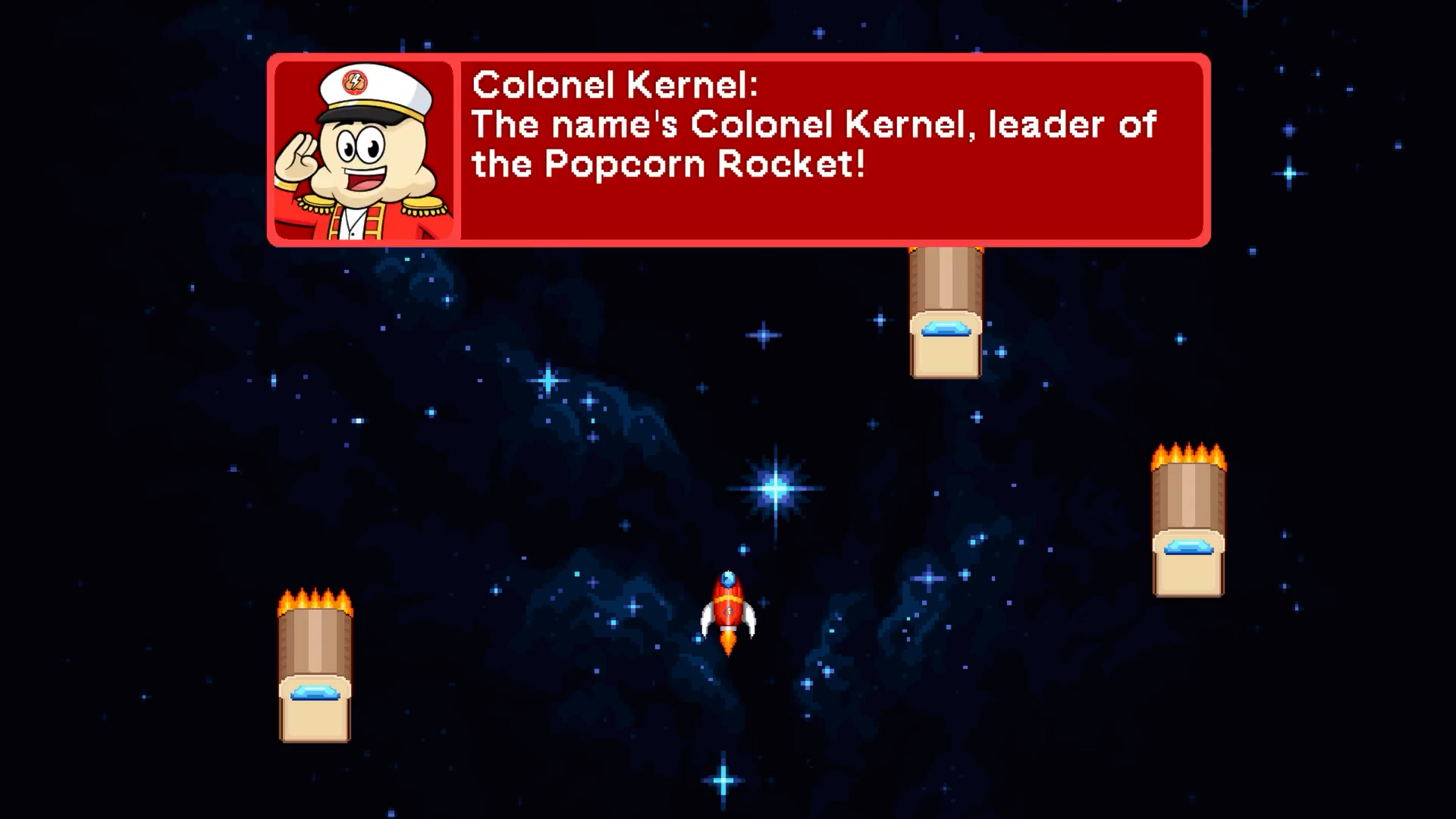Image resolution: width=1456 pixels, height=819 pixels.
Task: Click the unlit toast enemy near the dialog box
Action: (945, 311)
